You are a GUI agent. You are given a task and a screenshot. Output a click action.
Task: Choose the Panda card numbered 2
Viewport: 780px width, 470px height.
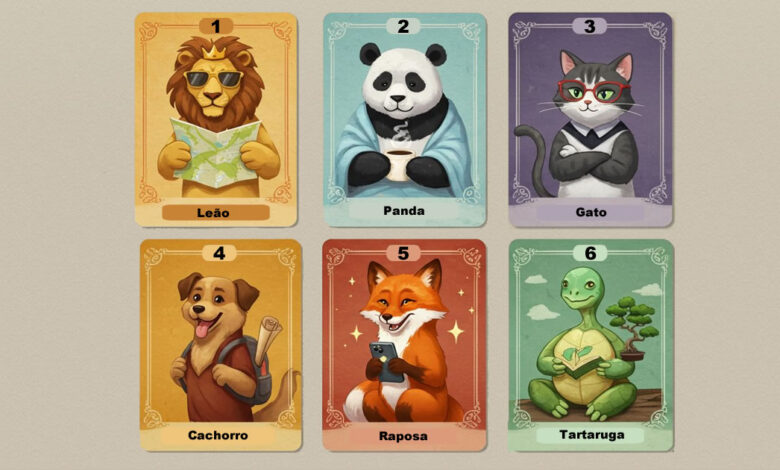click(404, 120)
